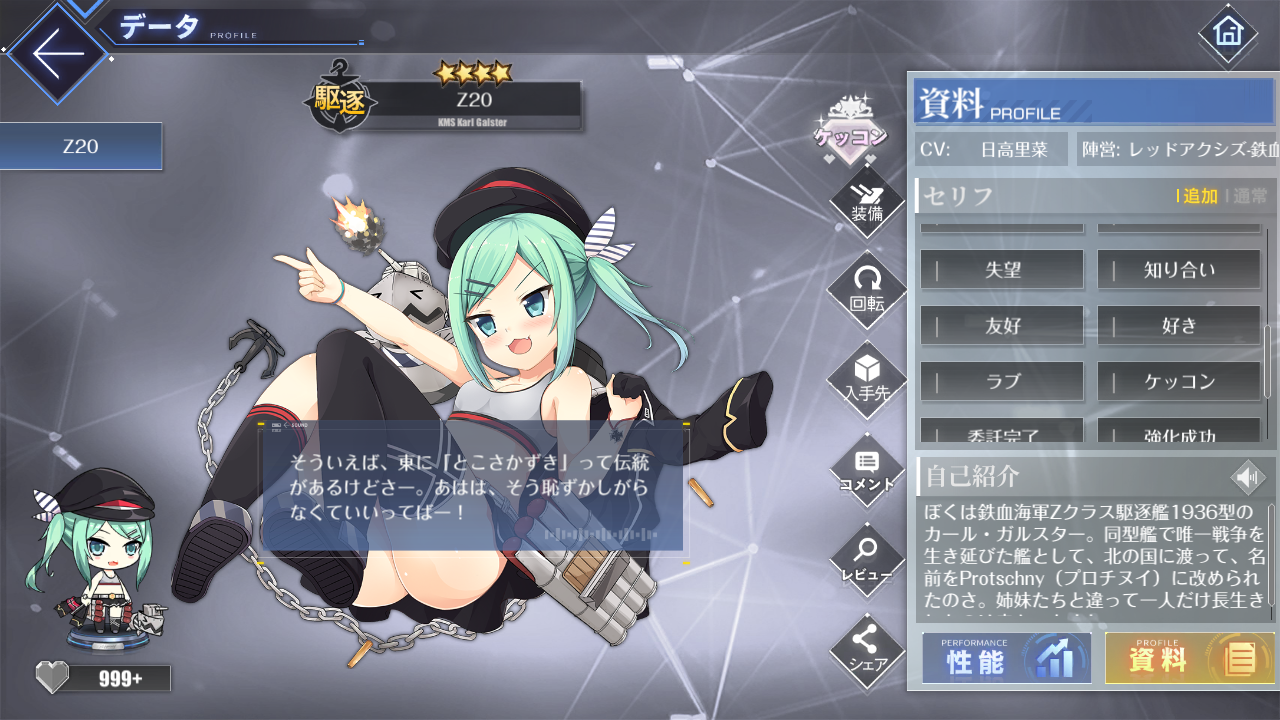Show the 入手先 acquisition sources

867,379
